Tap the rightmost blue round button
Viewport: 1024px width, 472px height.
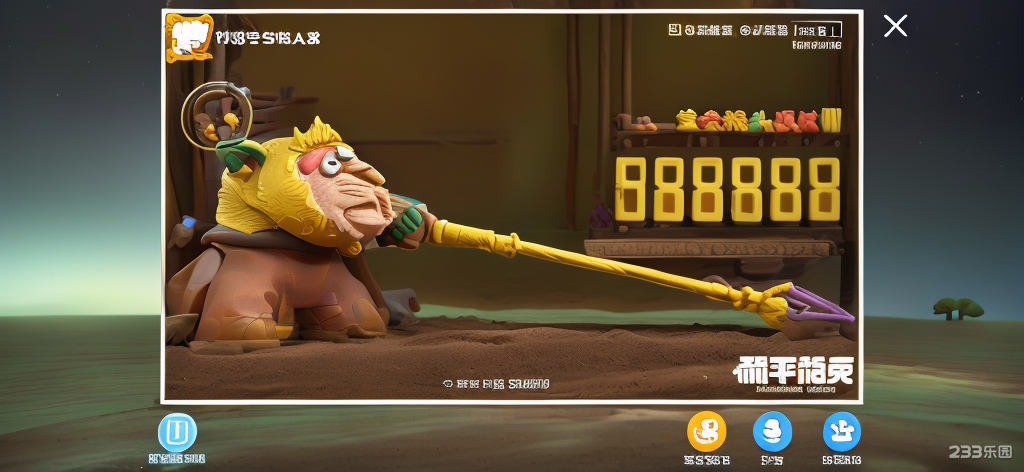click(x=841, y=431)
